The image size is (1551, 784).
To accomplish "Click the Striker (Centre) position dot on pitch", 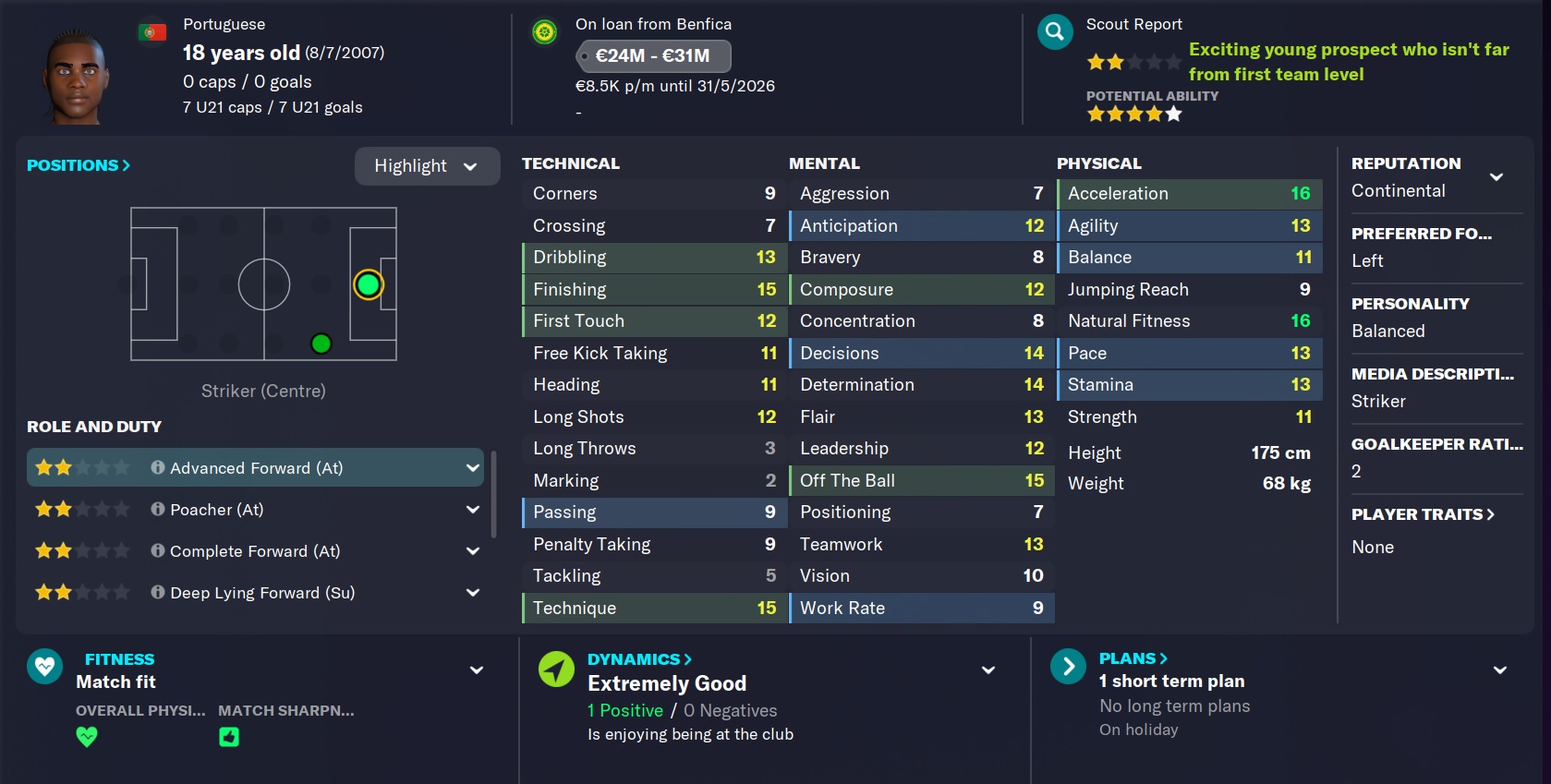I will tap(368, 284).
